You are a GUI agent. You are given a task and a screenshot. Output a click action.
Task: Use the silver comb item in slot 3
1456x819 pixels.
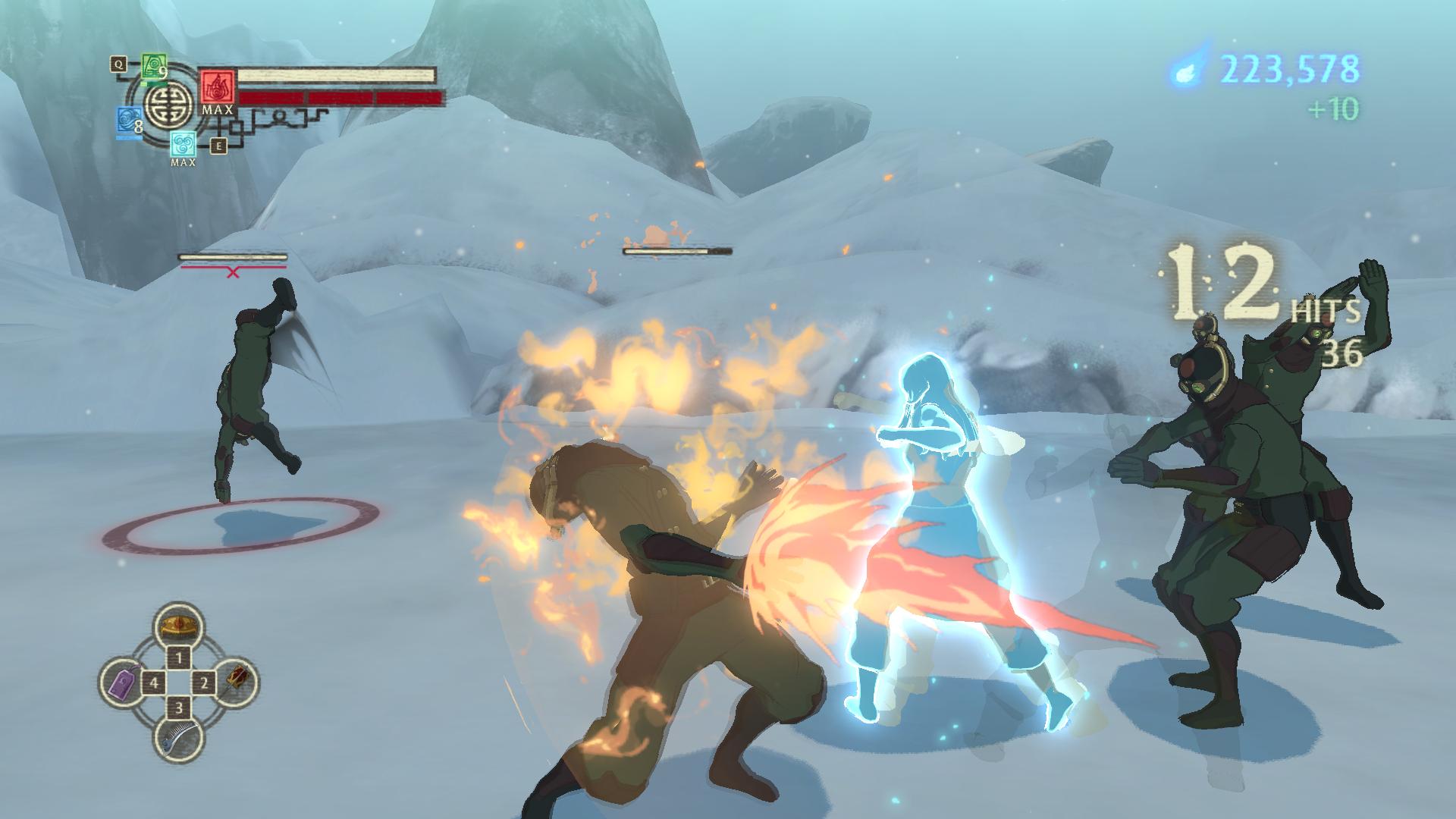point(180,736)
